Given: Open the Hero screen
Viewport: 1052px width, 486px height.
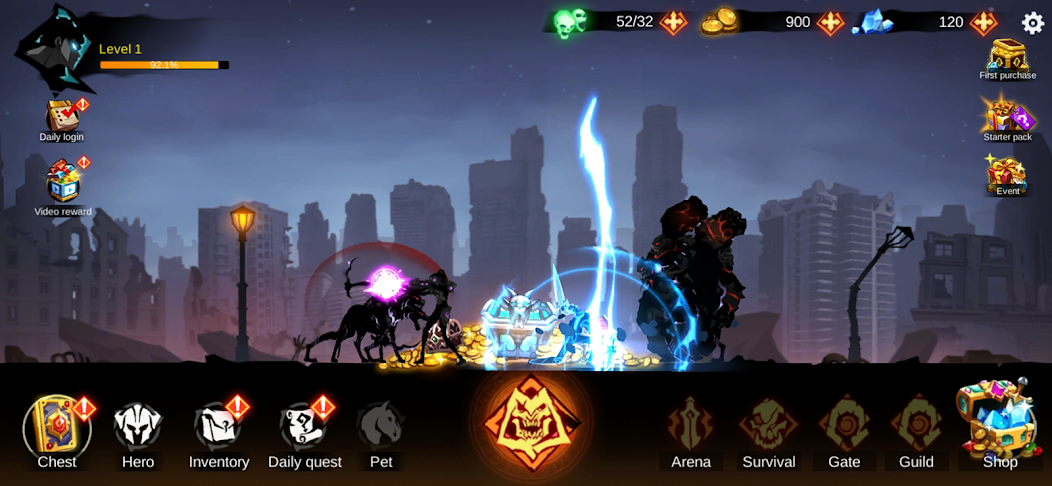Looking at the screenshot, I should point(138,429).
